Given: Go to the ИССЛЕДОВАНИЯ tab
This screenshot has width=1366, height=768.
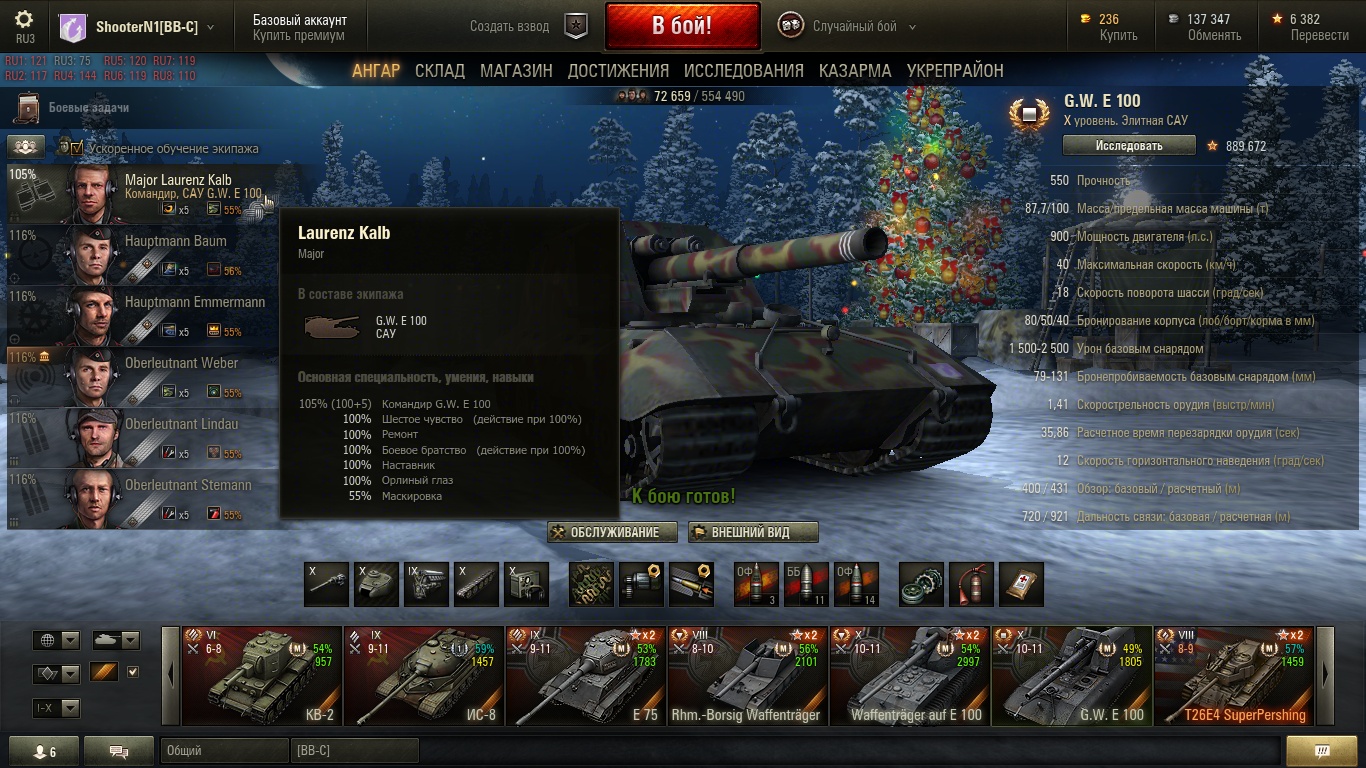Looking at the screenshot, I should coord(743,71).
